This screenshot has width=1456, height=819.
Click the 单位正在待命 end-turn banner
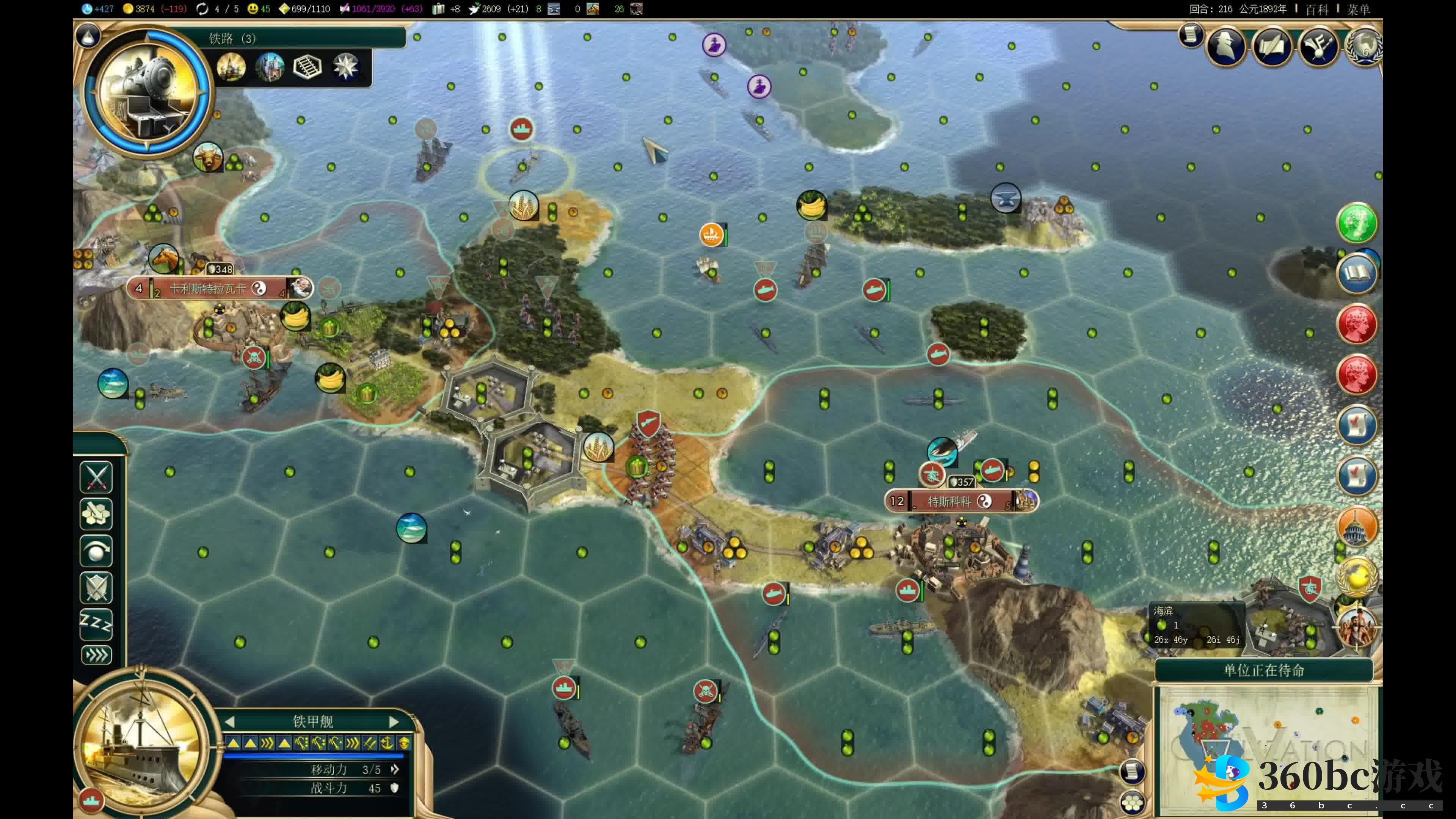click(1264, 670)
